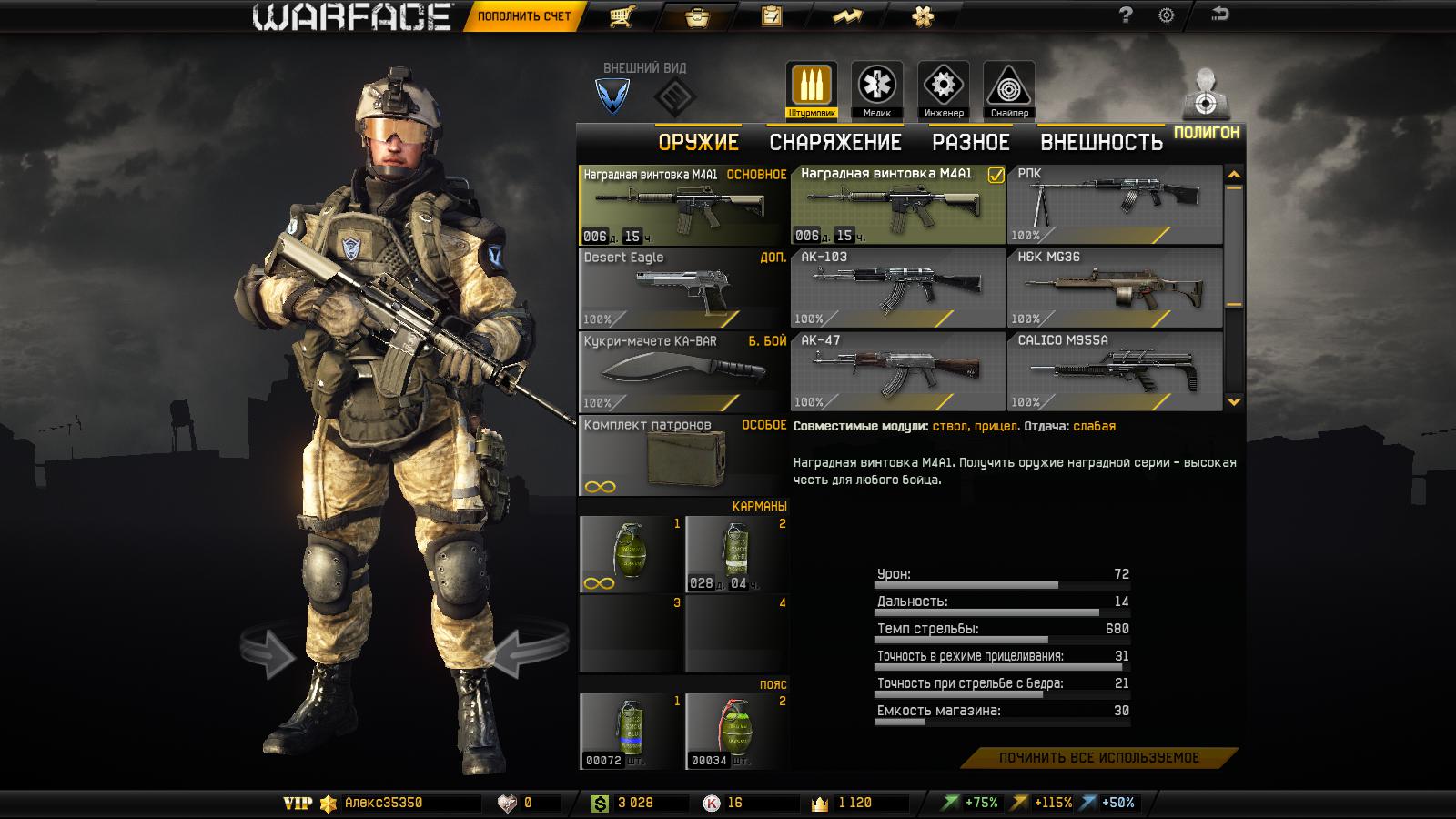Open the settings gear icon
The height and width of the screenshot is (819, 1456).
point(1166,15)
